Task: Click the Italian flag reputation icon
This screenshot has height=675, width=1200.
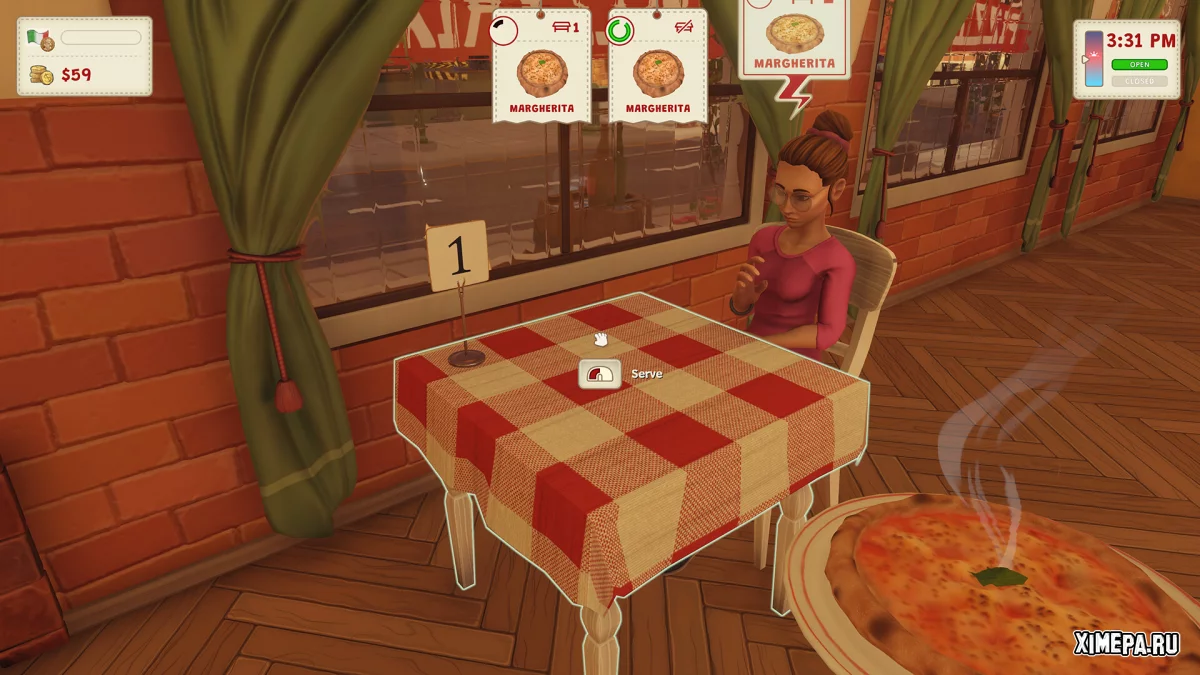Action: [40, 39]
